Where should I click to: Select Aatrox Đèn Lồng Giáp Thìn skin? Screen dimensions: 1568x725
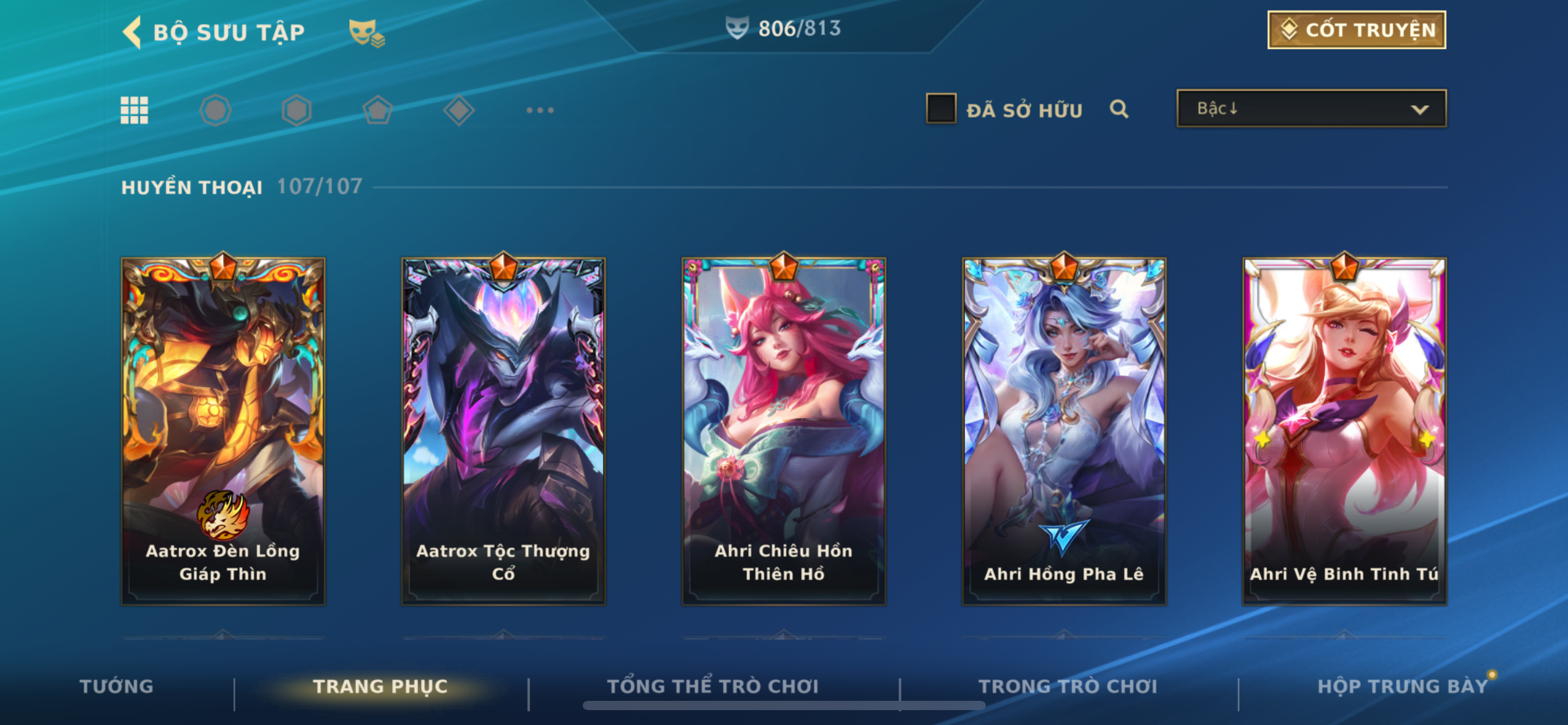point(223,431)
